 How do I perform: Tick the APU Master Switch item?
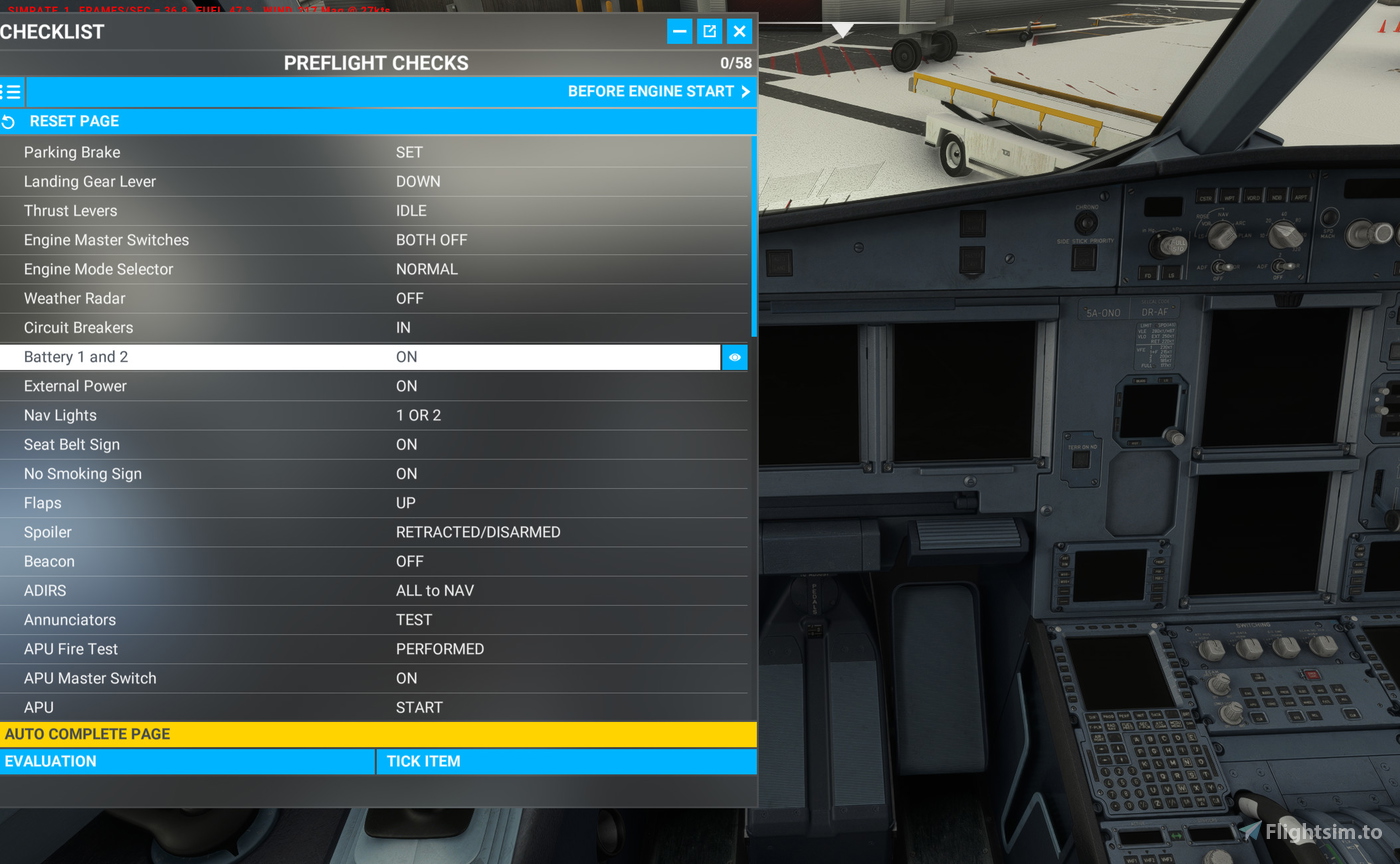(x=300, y=678)
